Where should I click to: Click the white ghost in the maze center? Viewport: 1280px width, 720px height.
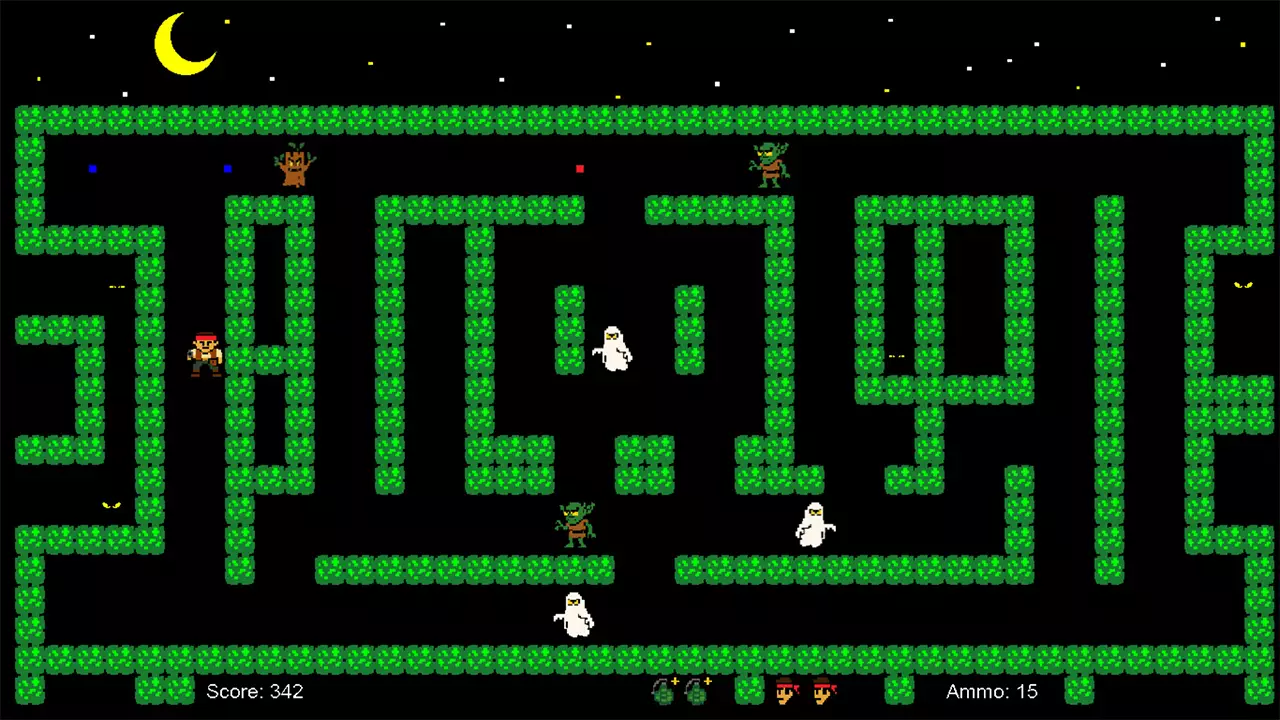[613, 348]
